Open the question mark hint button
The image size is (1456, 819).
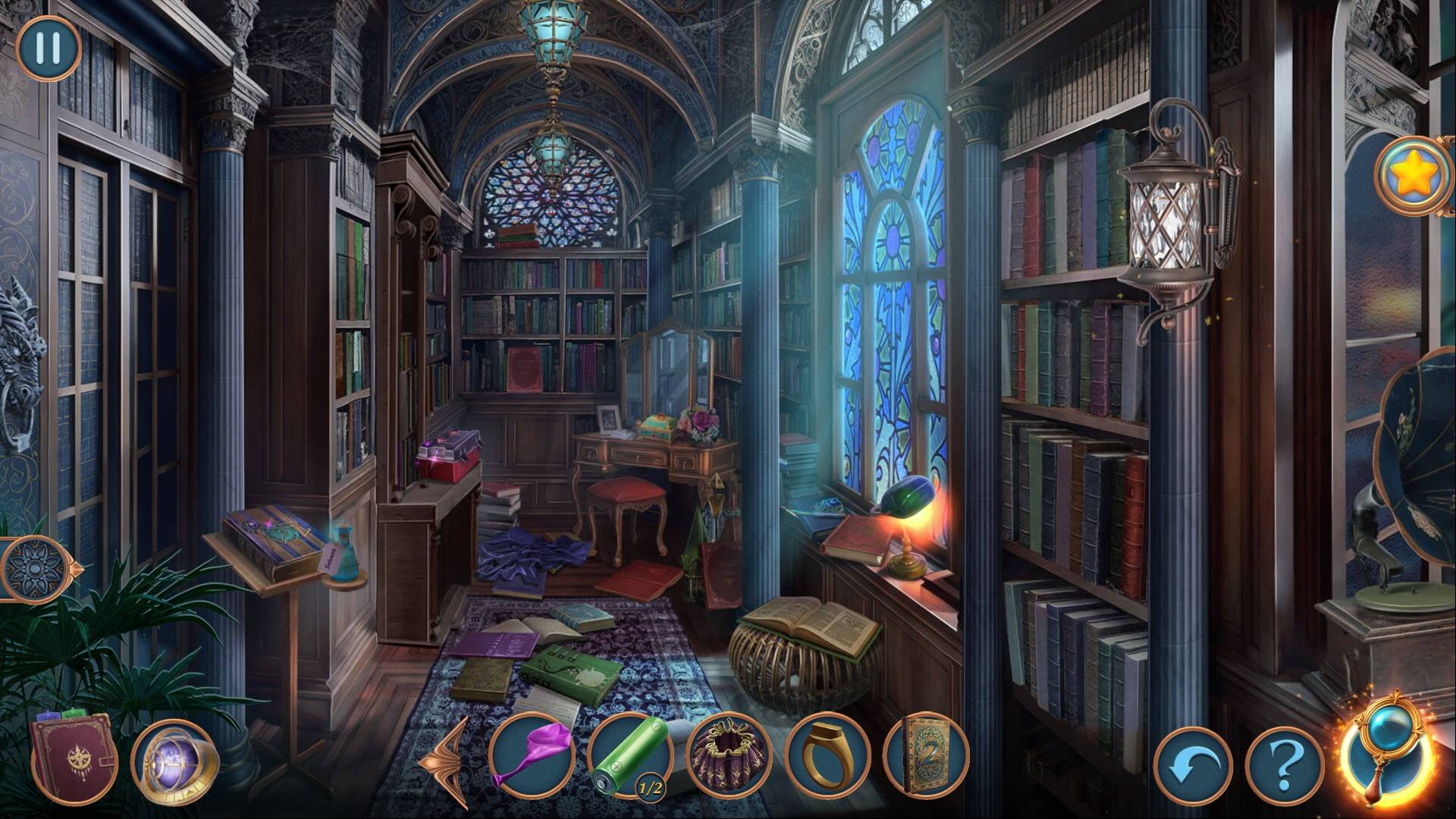[1284, 767]
